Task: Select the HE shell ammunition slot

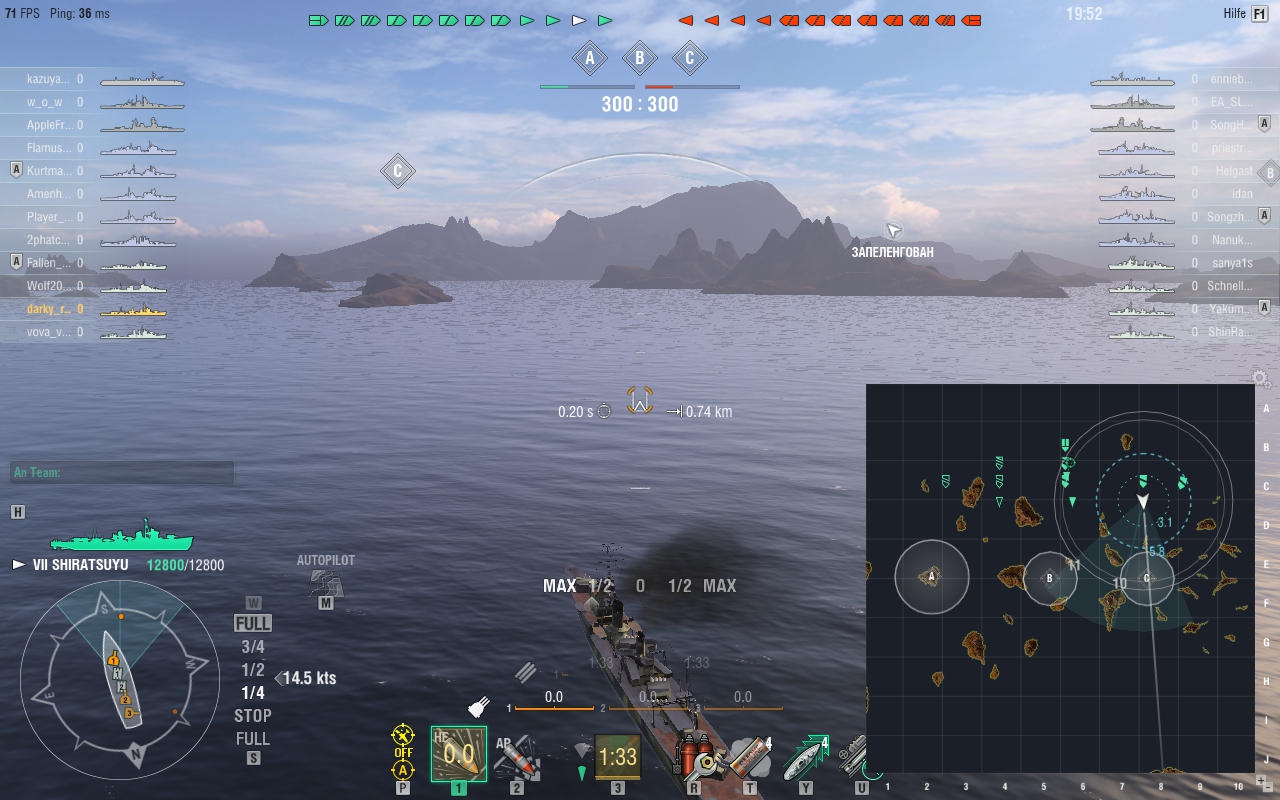Action: tap(459, 754)
